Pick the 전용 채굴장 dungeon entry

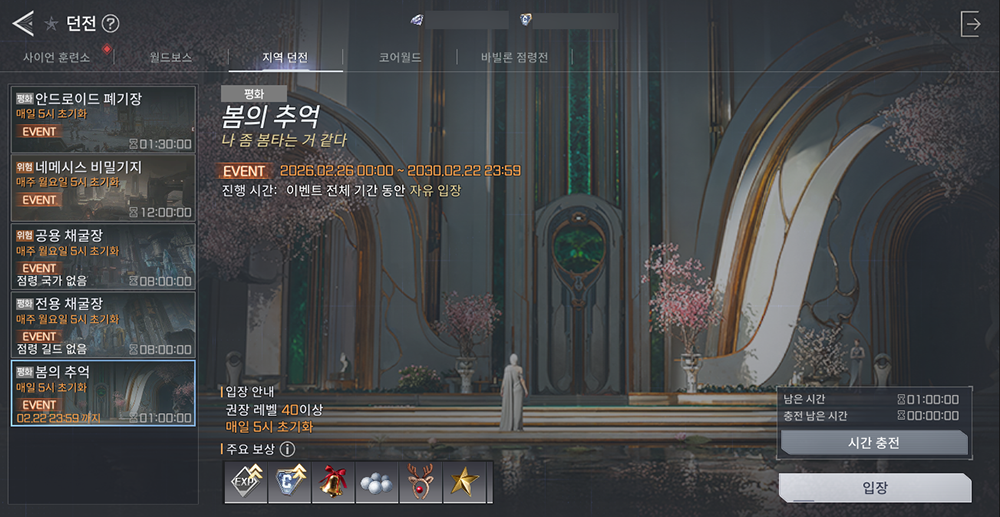point(103,323)
